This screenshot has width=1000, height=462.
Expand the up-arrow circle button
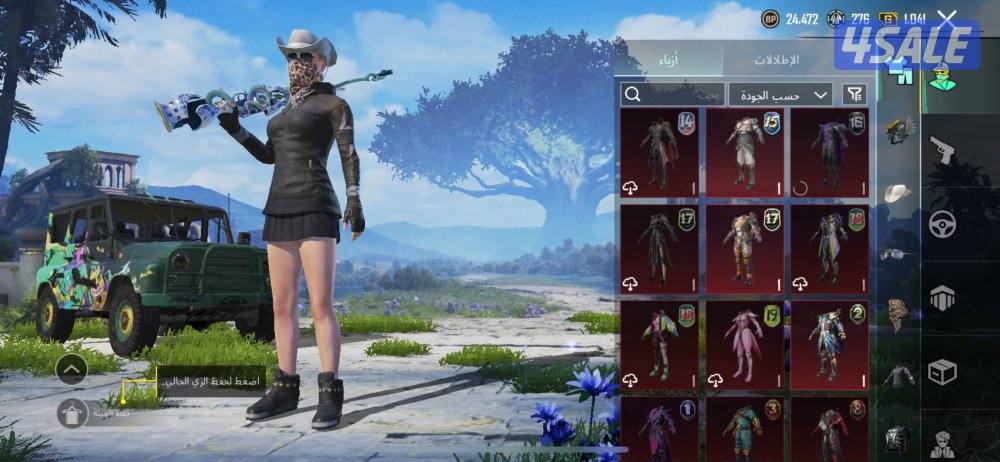pyautogui.click(x=71, y=371)
